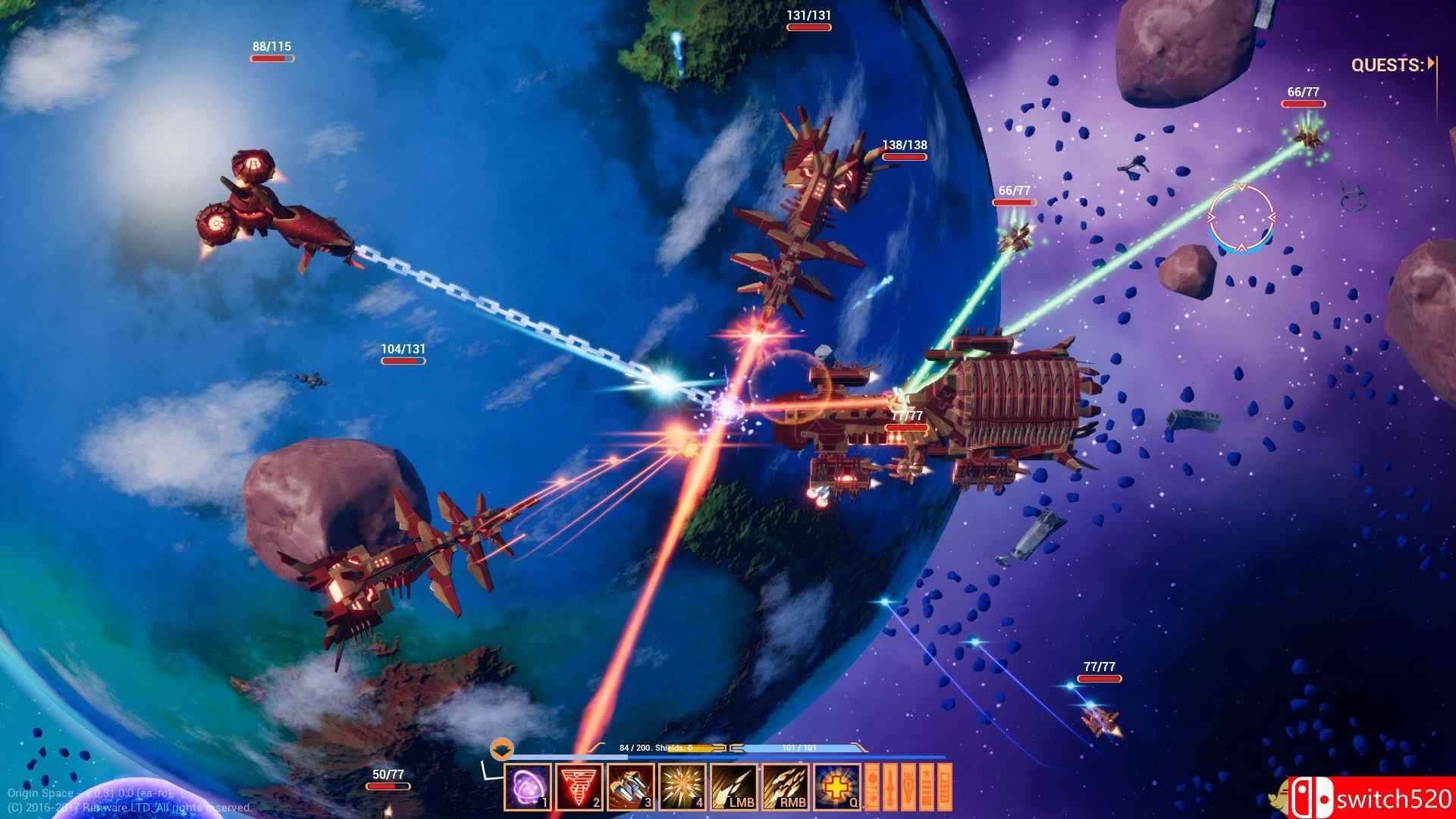Screen dimensions: 1456x819
Task: Activate the purple orbit sphere ability
Action: coord(528,787)
